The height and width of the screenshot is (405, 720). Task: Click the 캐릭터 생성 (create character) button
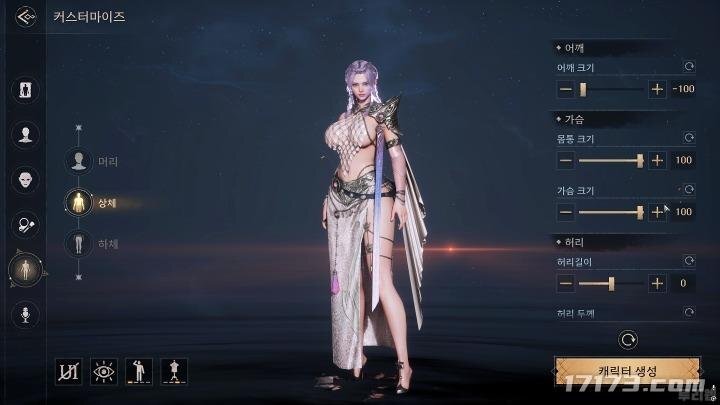620,371
